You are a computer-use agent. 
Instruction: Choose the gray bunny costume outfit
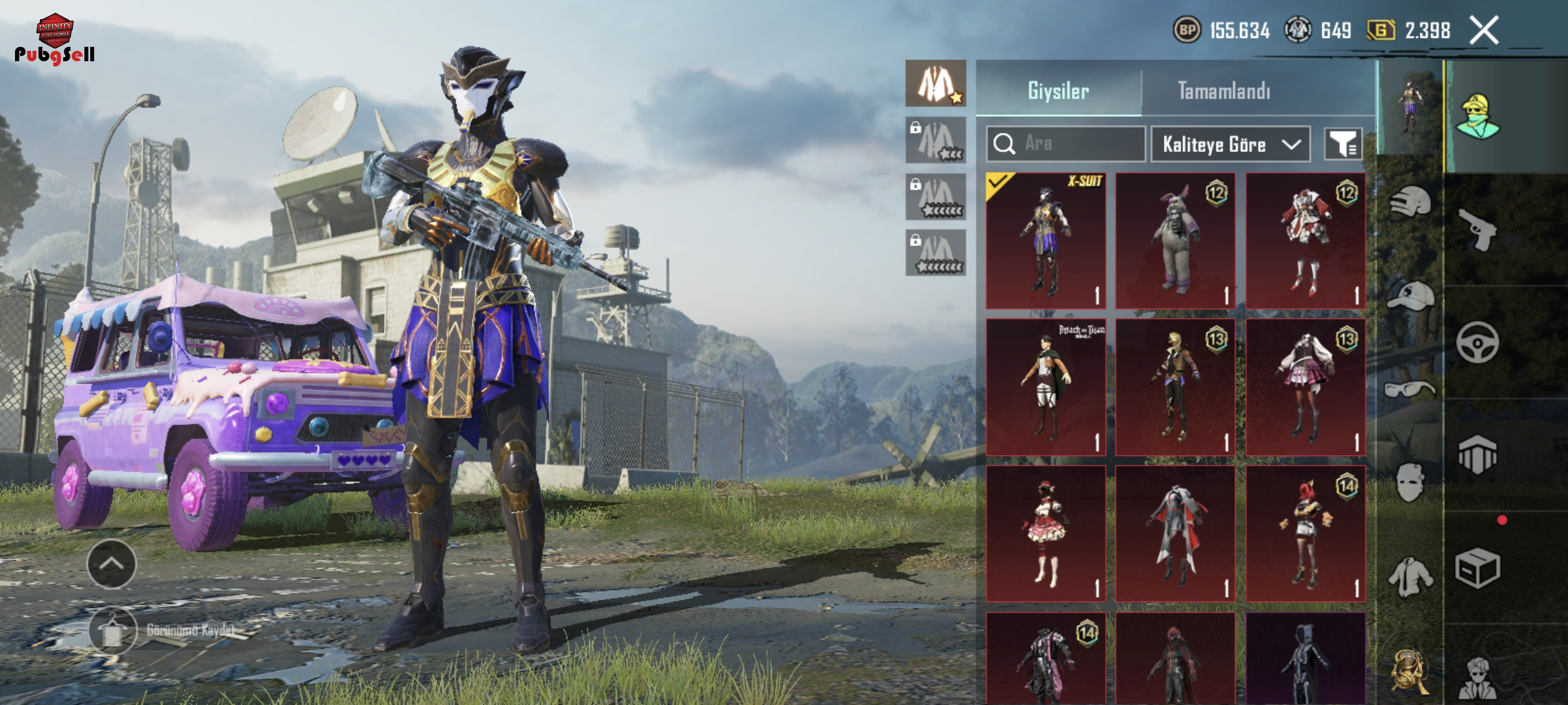[x=1175, y=240]
